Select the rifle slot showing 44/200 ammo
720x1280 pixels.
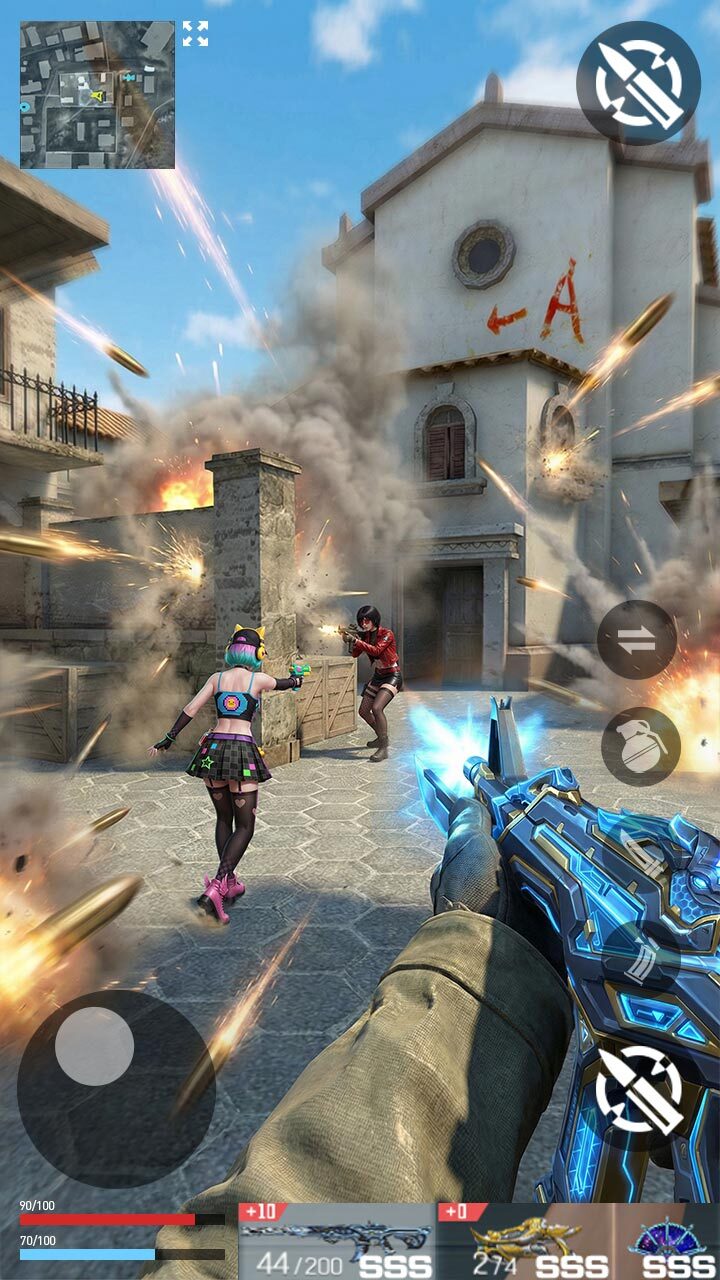337,1241
